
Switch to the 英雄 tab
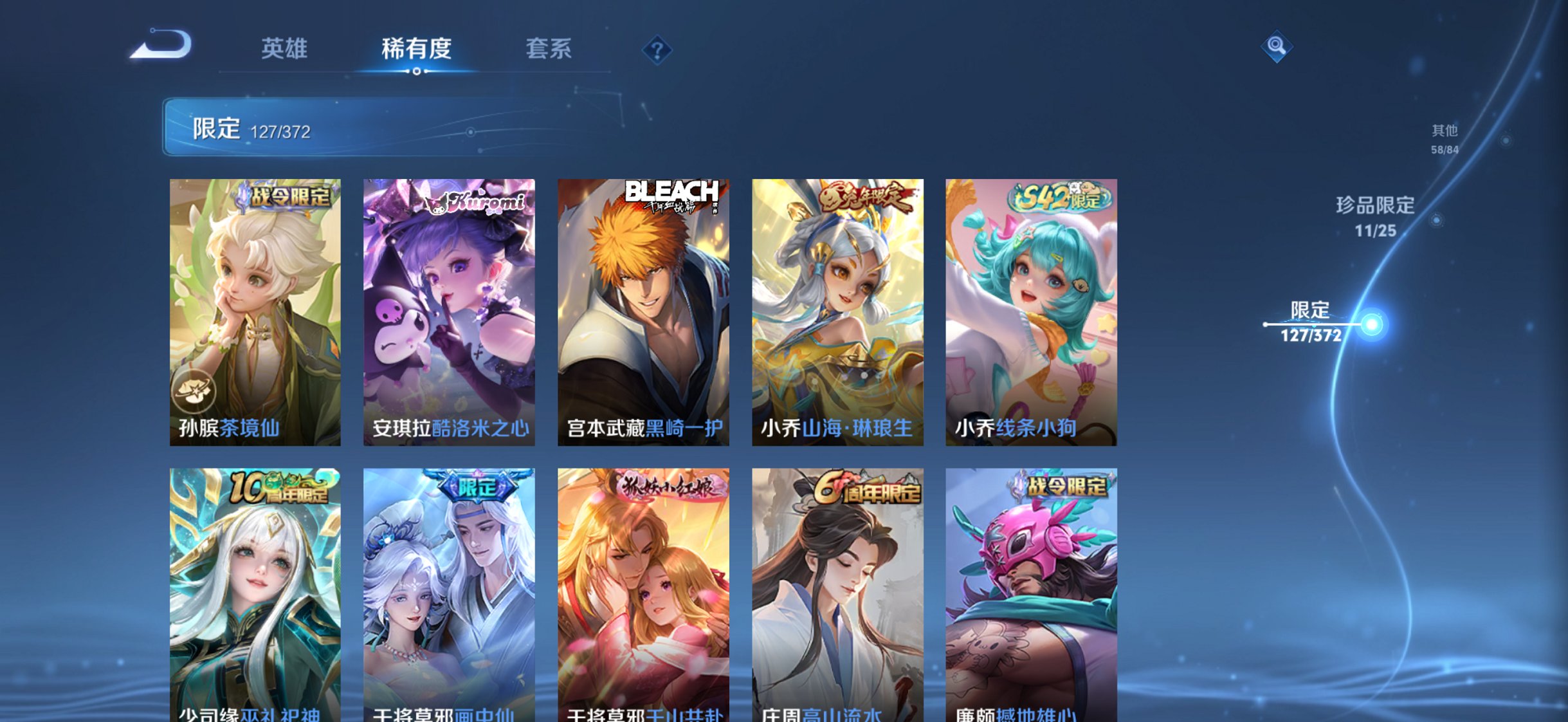[285, 48]
